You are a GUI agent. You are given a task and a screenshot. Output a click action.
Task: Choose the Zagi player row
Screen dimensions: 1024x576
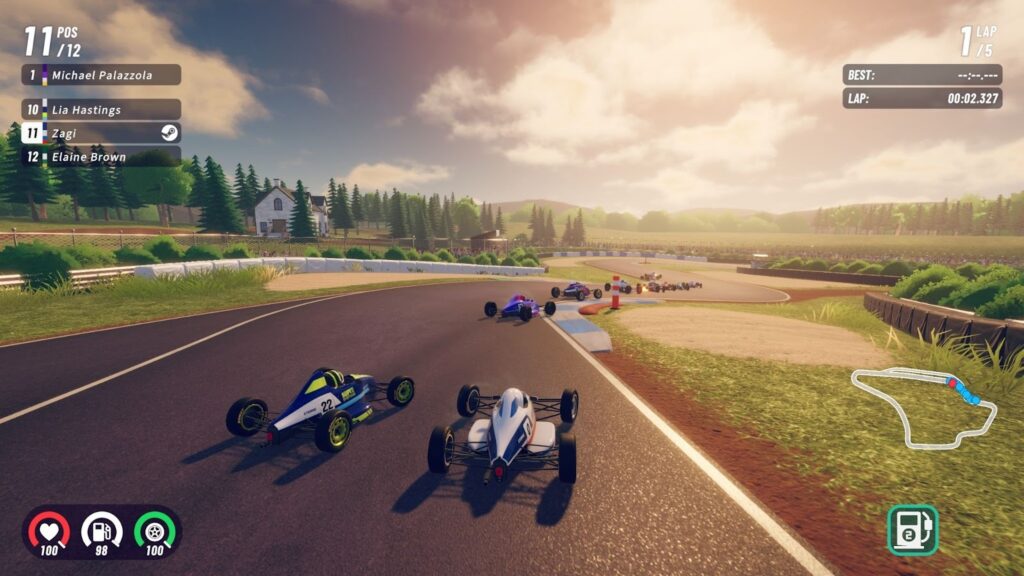[101, 133]
